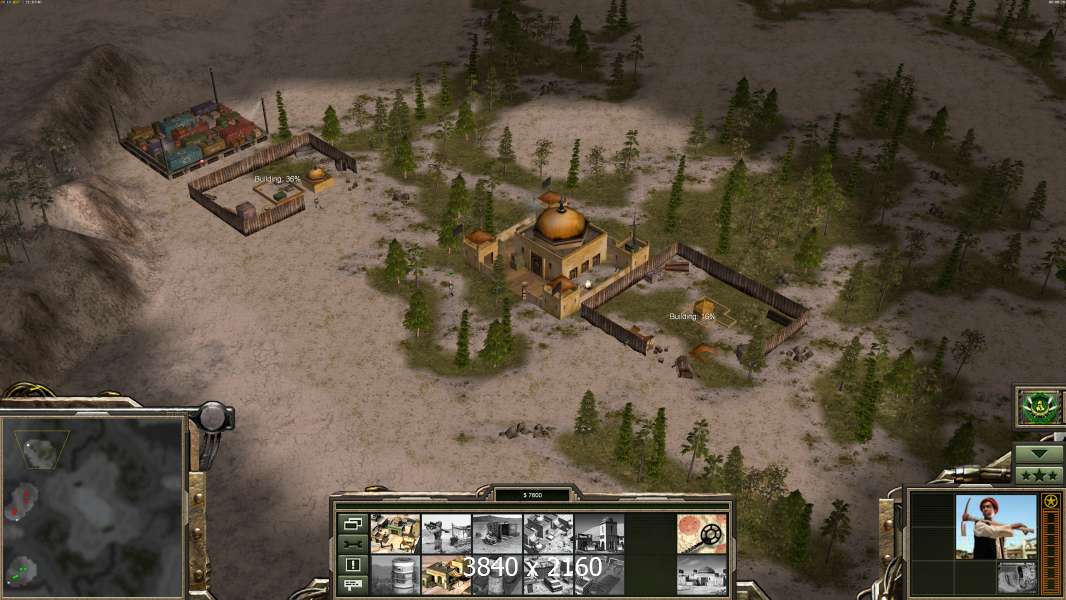Pick the desert hut with doorway build icon
The image size is (1066, 600).
coord(497,533)
